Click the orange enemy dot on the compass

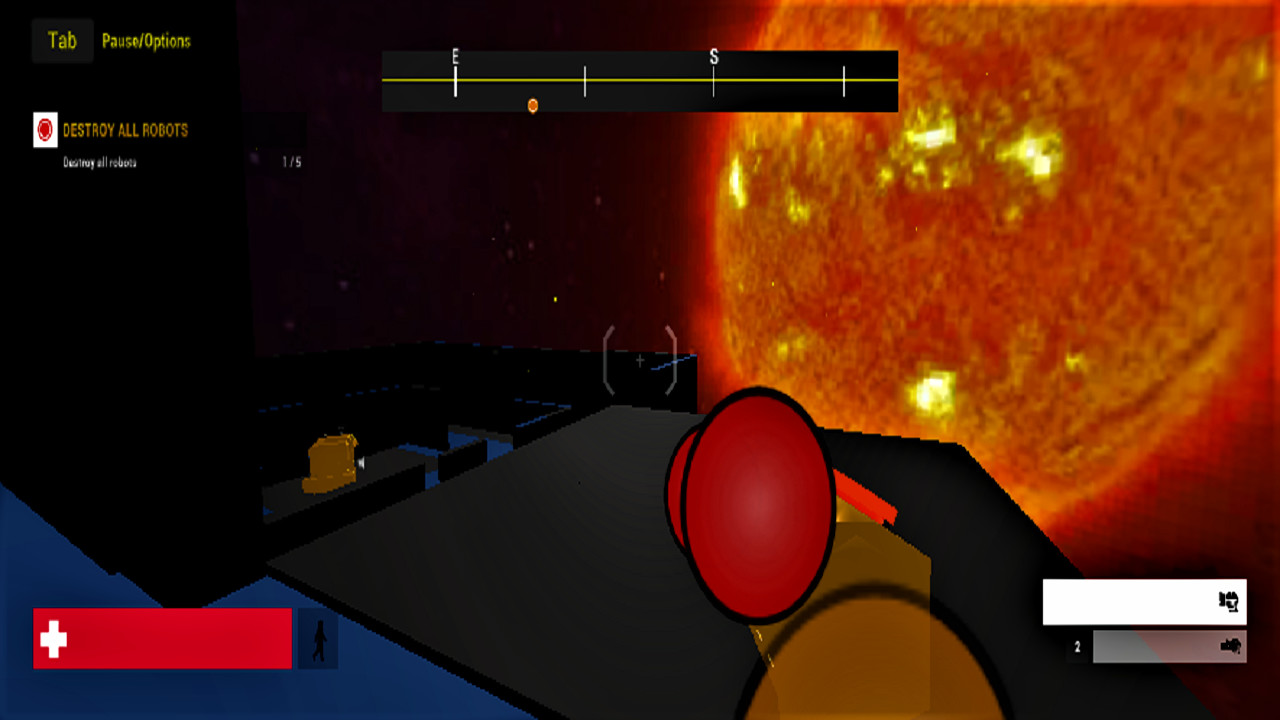[x=533, y=106]
